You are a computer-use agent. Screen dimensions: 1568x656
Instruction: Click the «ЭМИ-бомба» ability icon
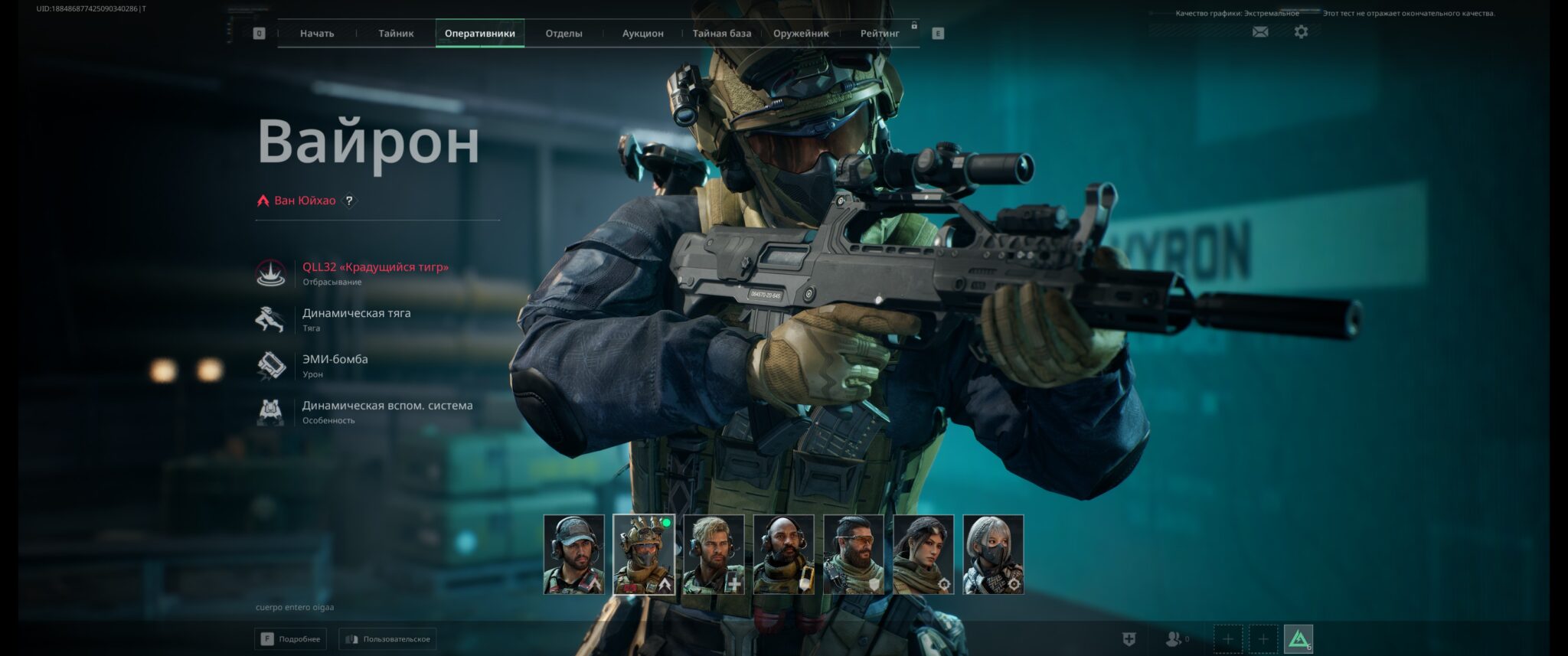click(x=269, y=365)
